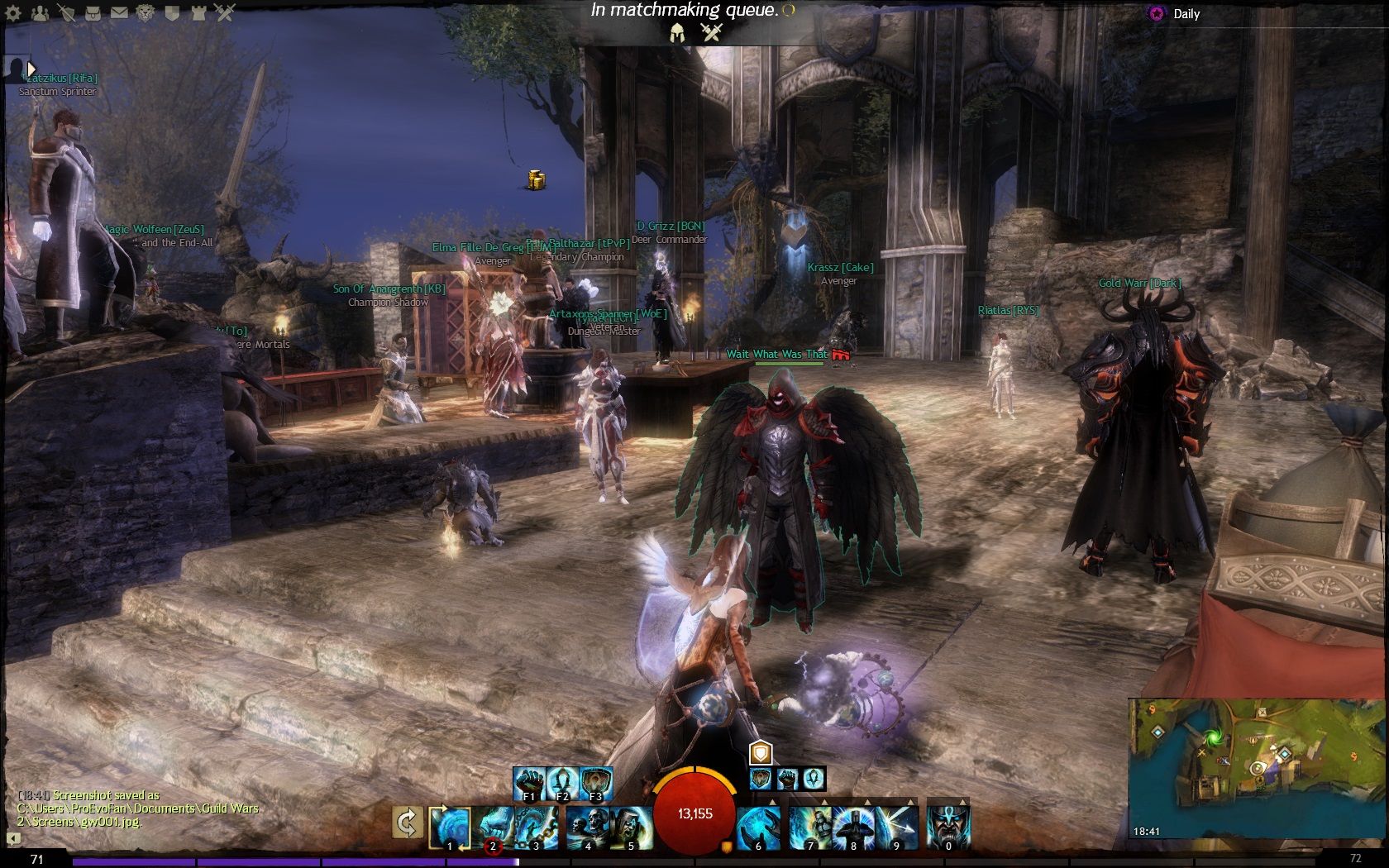Open the hero panel sword-and-shield icon
This screenshot has height=868, width=1389.
pos(66,13)
